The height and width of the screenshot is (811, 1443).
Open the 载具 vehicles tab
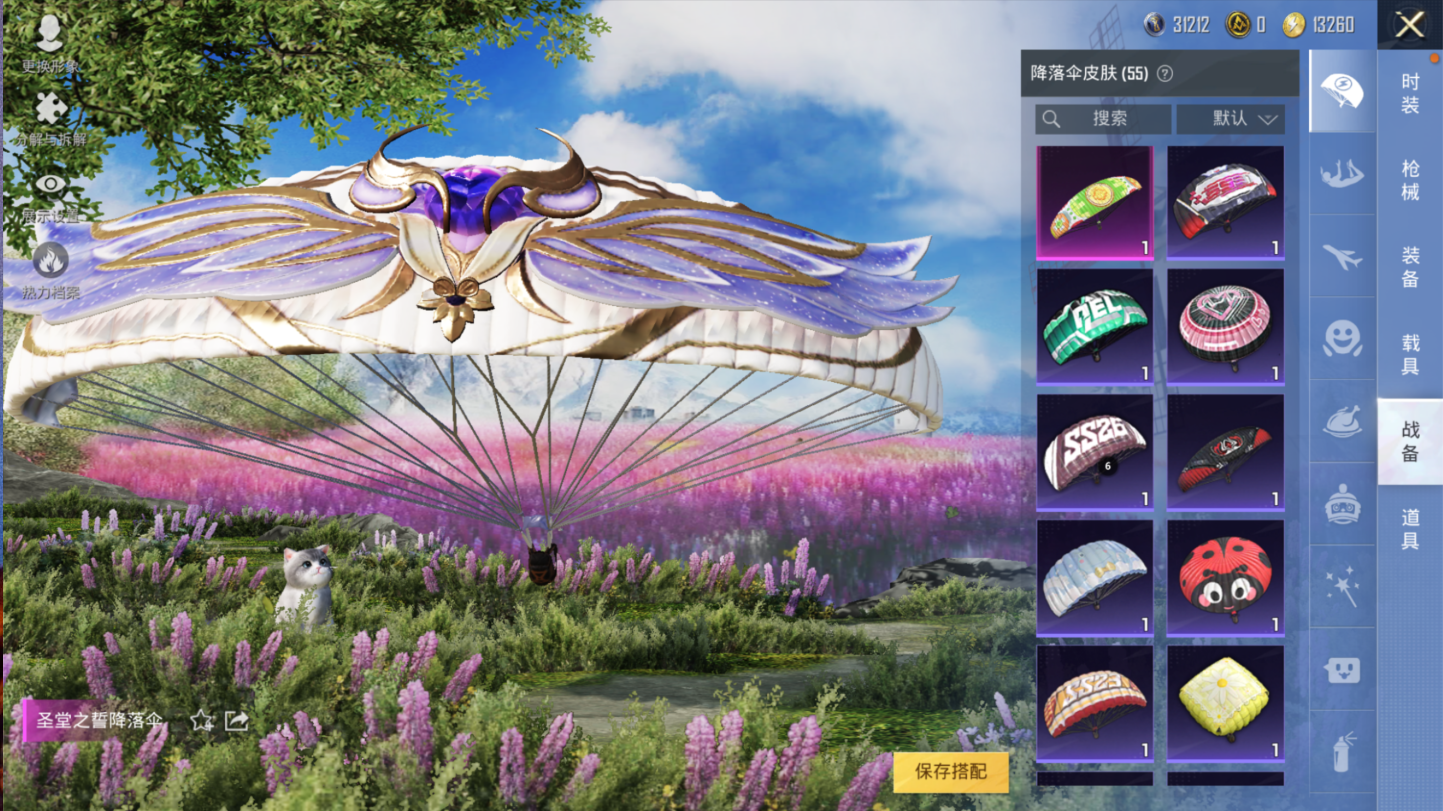[x=1410, y=355]
